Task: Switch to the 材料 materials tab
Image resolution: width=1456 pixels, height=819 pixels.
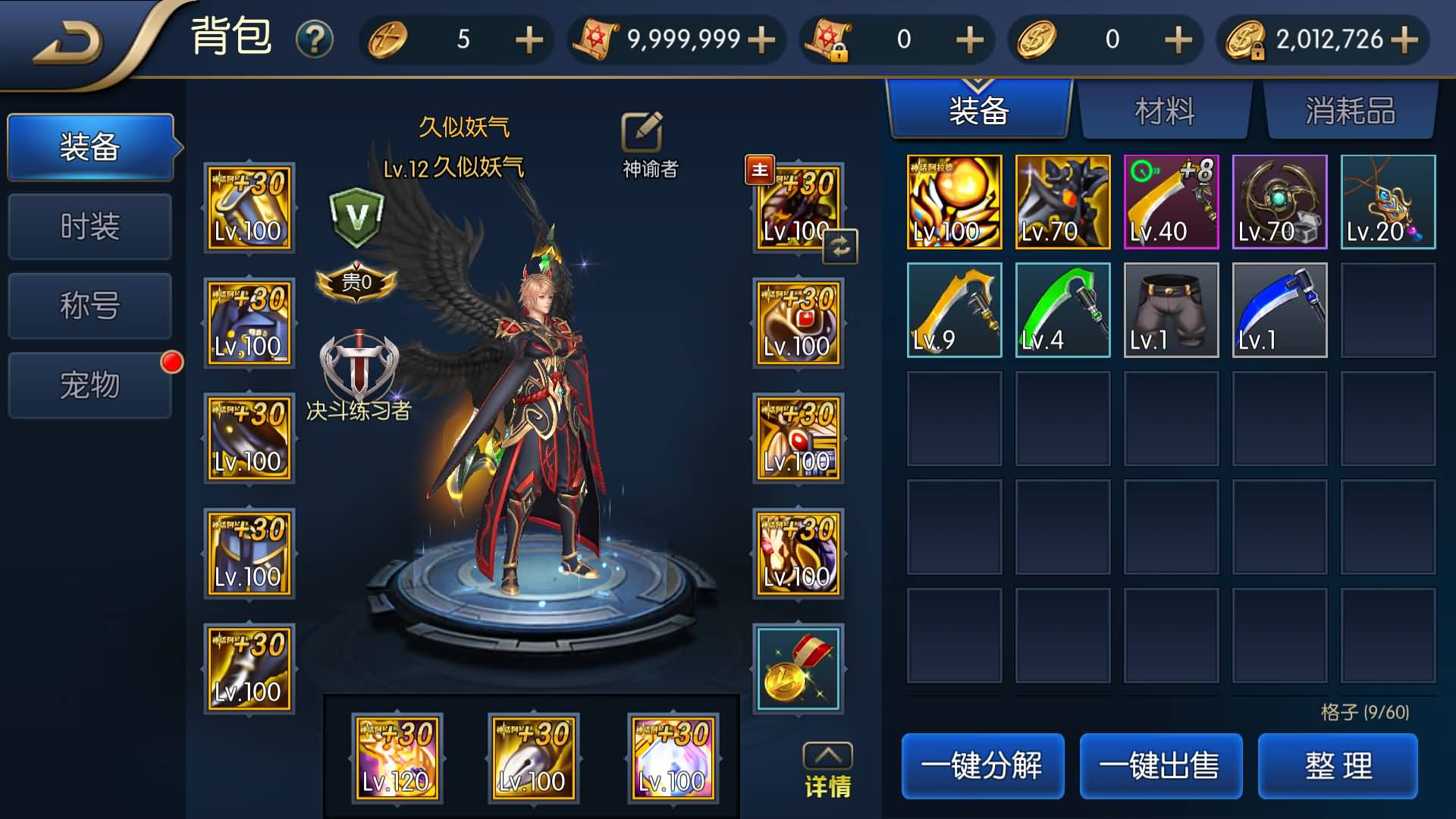Action: click(x=1165, y=111)
